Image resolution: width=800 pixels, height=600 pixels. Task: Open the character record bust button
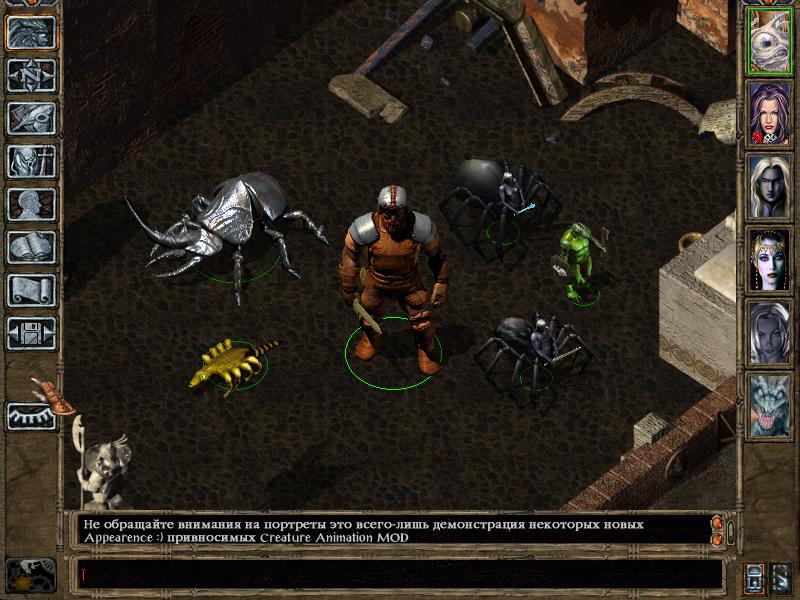coord(31,204)
